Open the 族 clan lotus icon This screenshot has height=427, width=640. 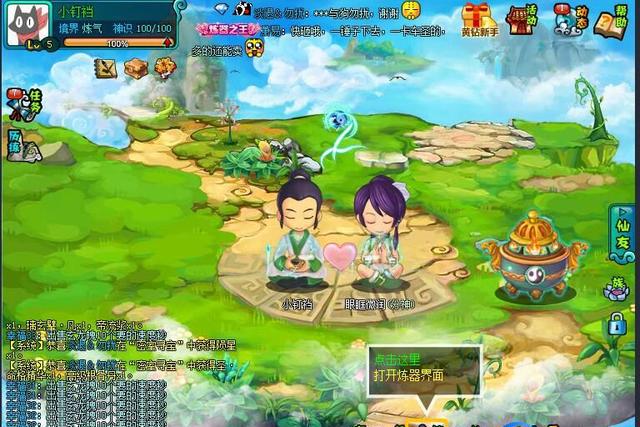[x=617, y=288]
